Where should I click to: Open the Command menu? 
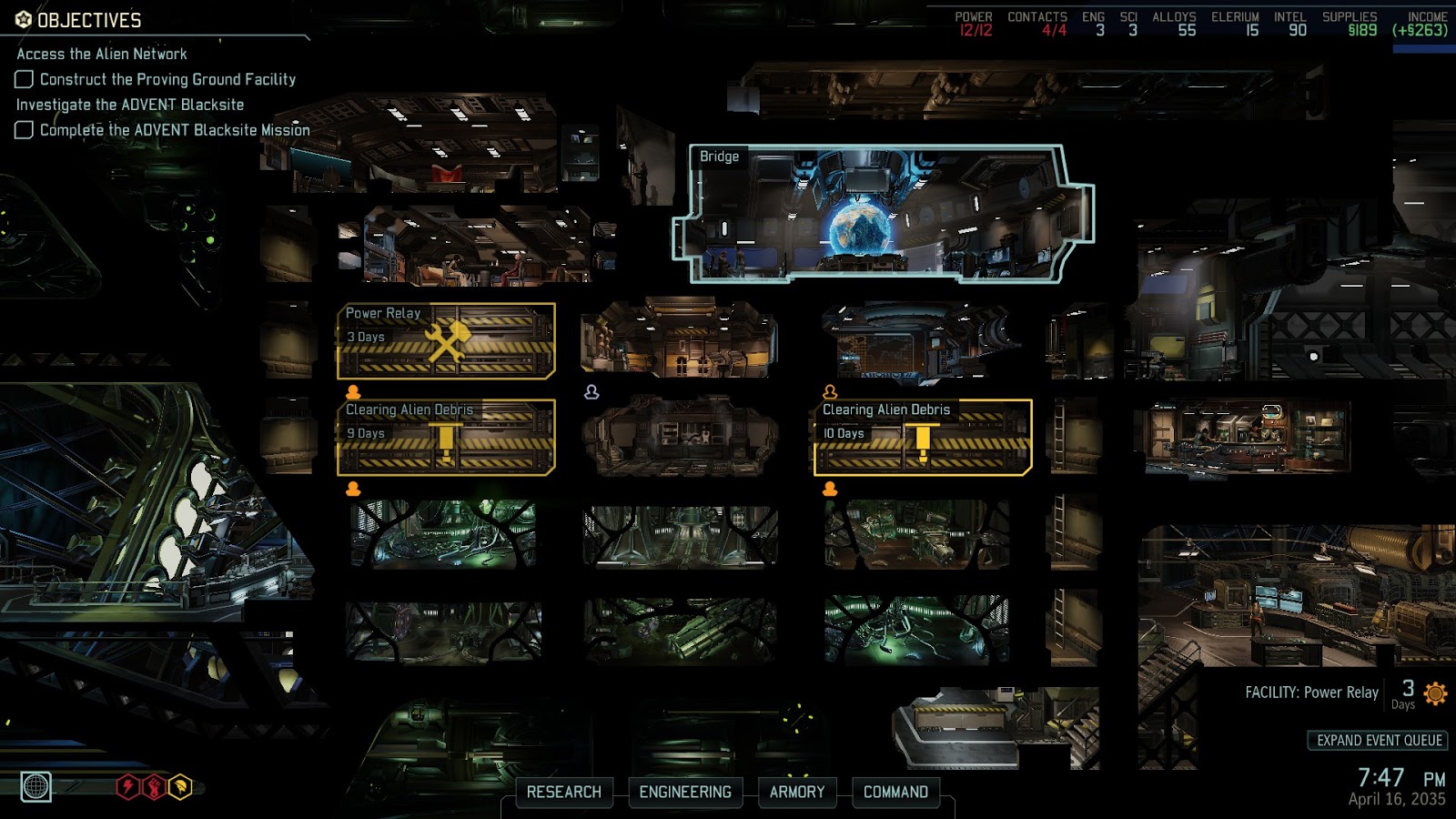[x=895, y=792]
